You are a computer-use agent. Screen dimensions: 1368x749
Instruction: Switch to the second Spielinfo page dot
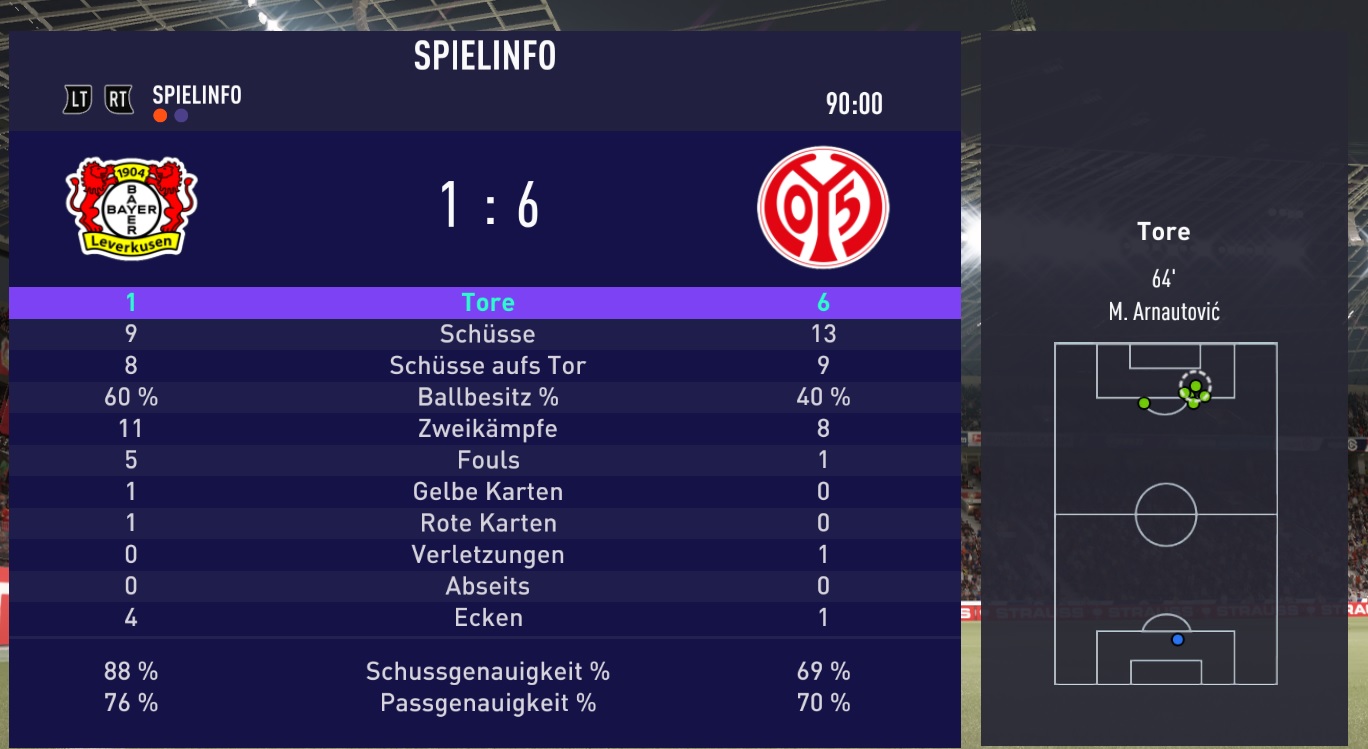(x=181, y=116)
